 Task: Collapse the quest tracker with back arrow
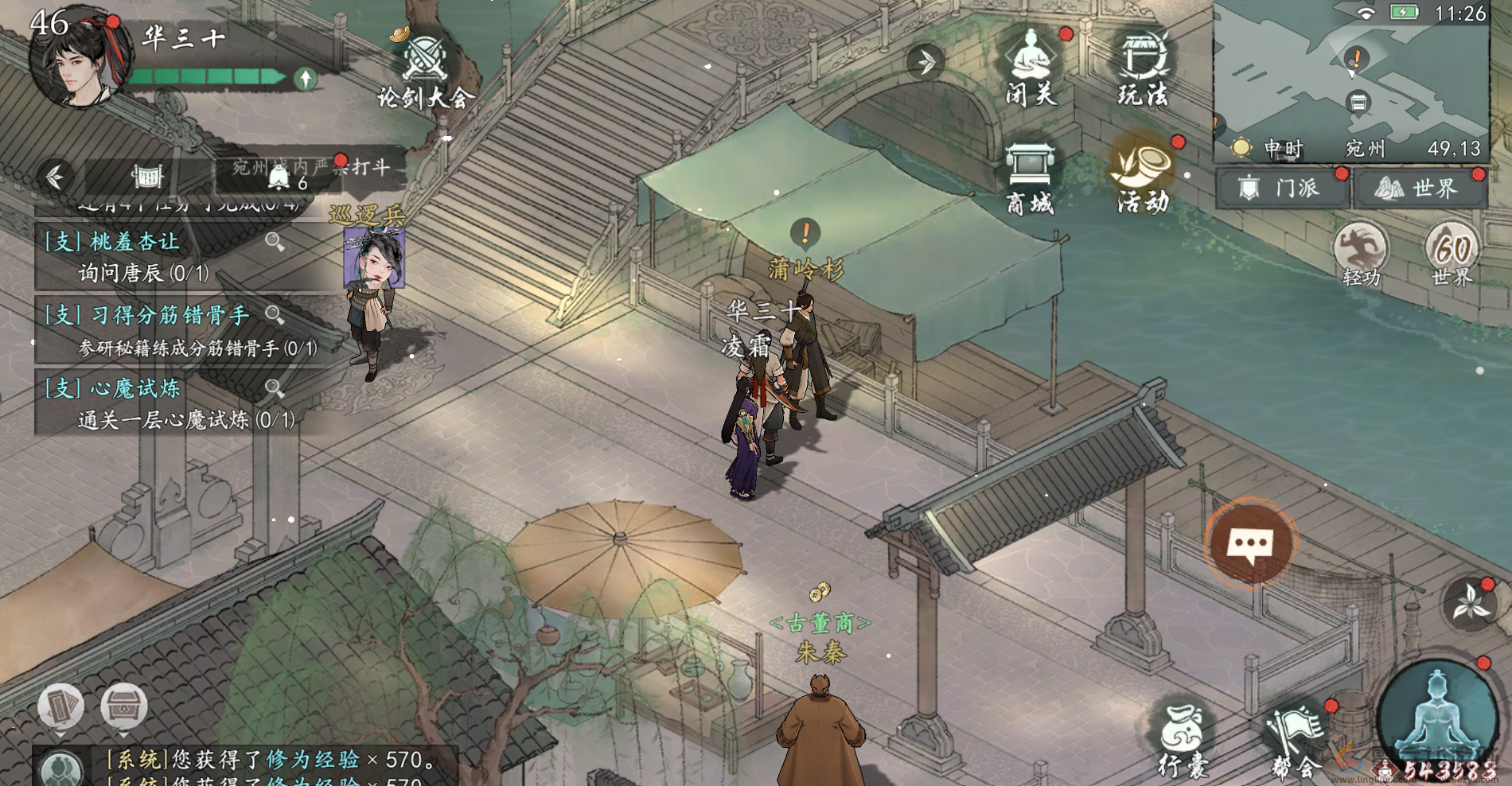(56, 176)
